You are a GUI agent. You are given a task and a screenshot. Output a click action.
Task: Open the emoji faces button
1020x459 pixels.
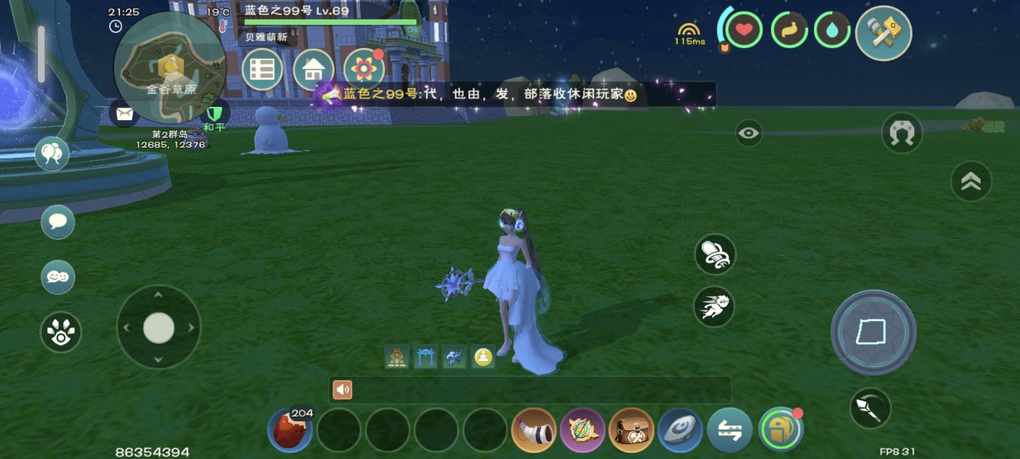point(58,277)
